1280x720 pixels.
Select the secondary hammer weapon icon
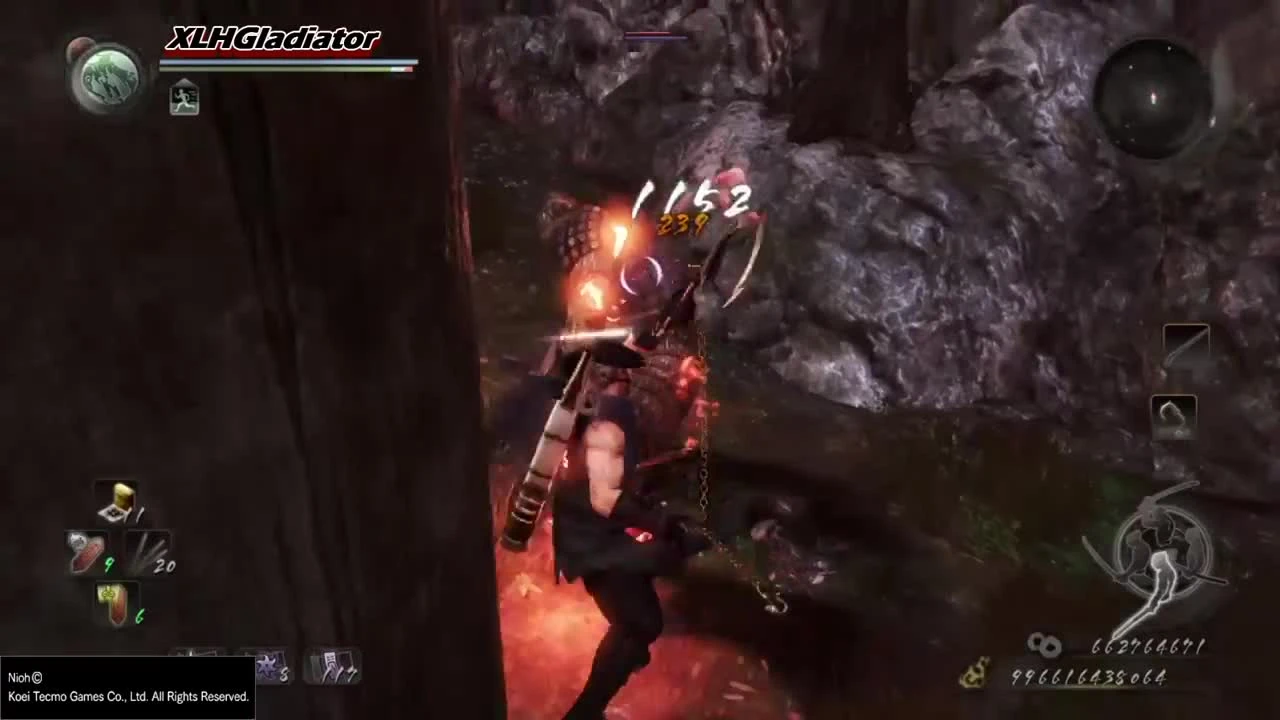pyautogui.click(x=1174, y=417)
